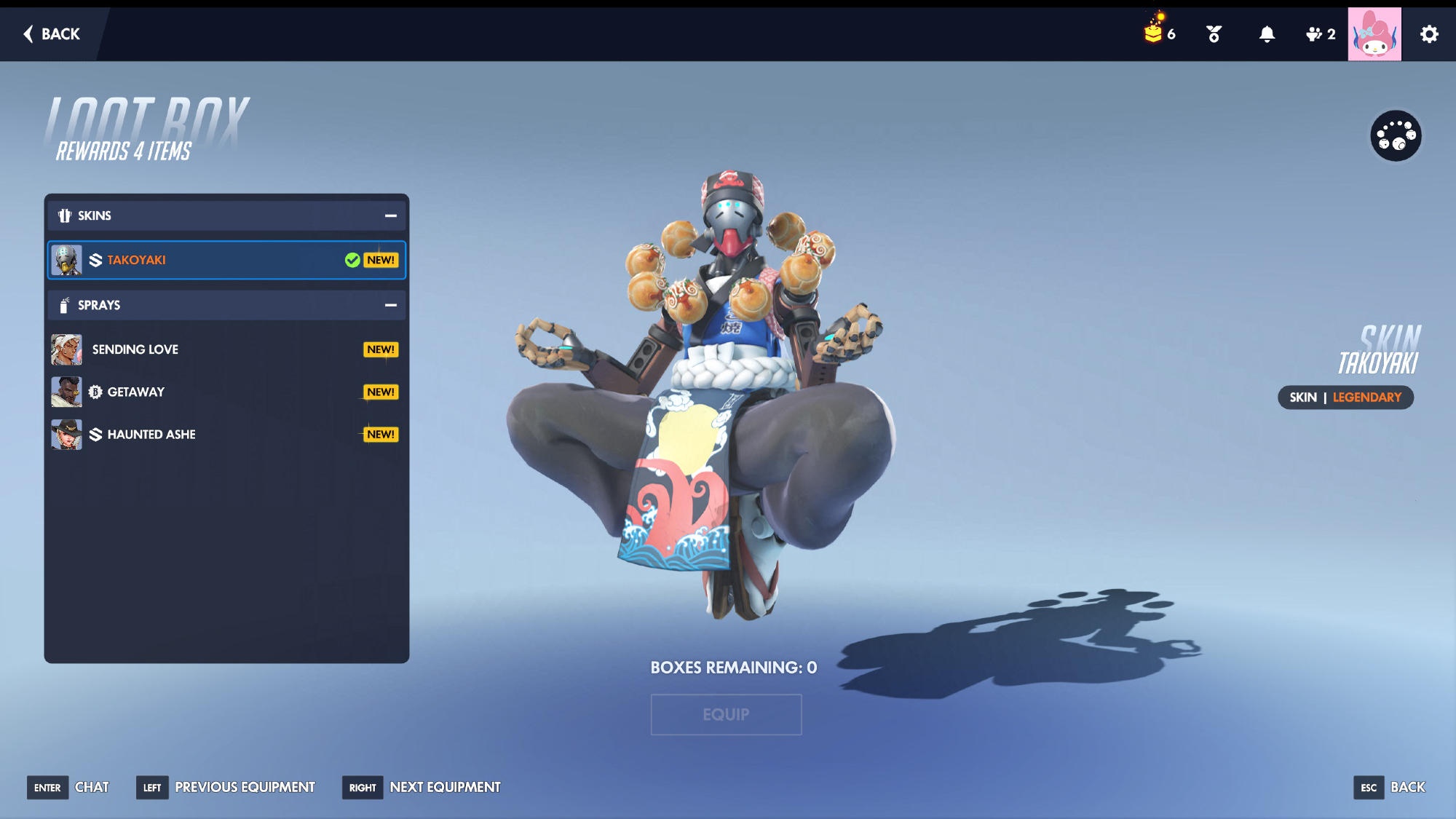Equip the Takoyaki skin

[726, 714]
